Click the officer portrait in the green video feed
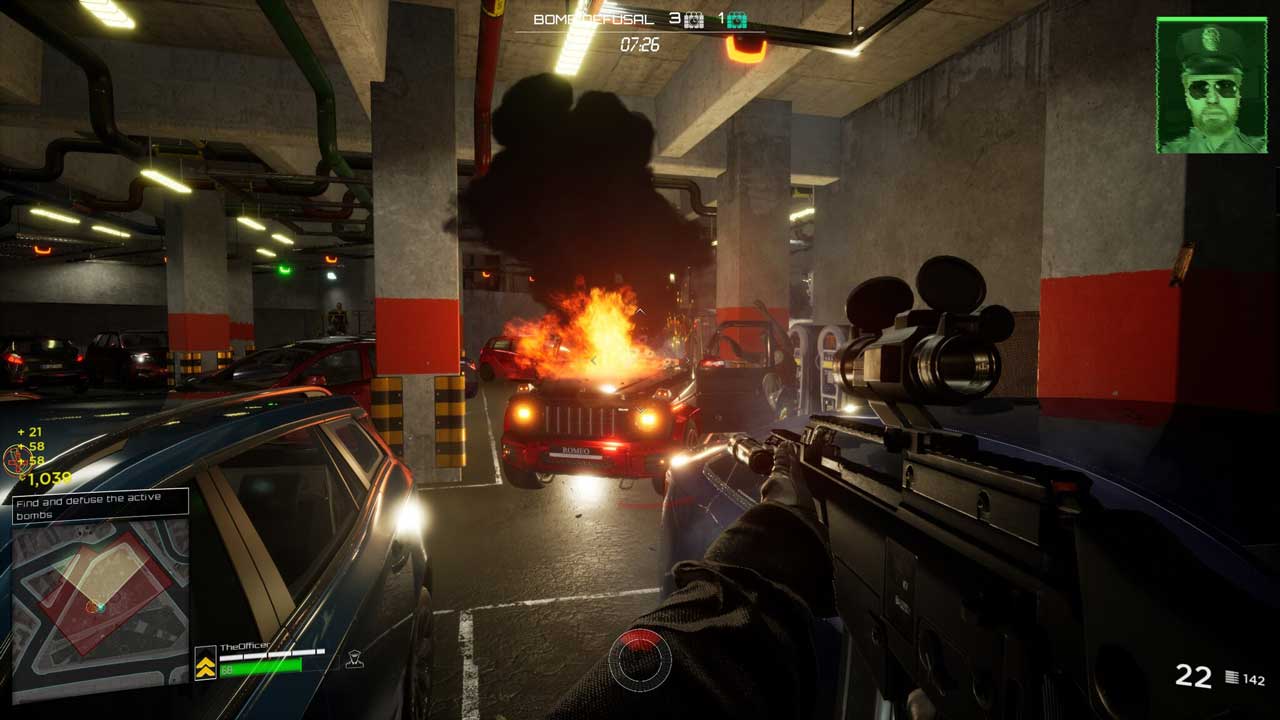The width and height of the screenshot is (1280, 720). click(x=1212, y=86)
